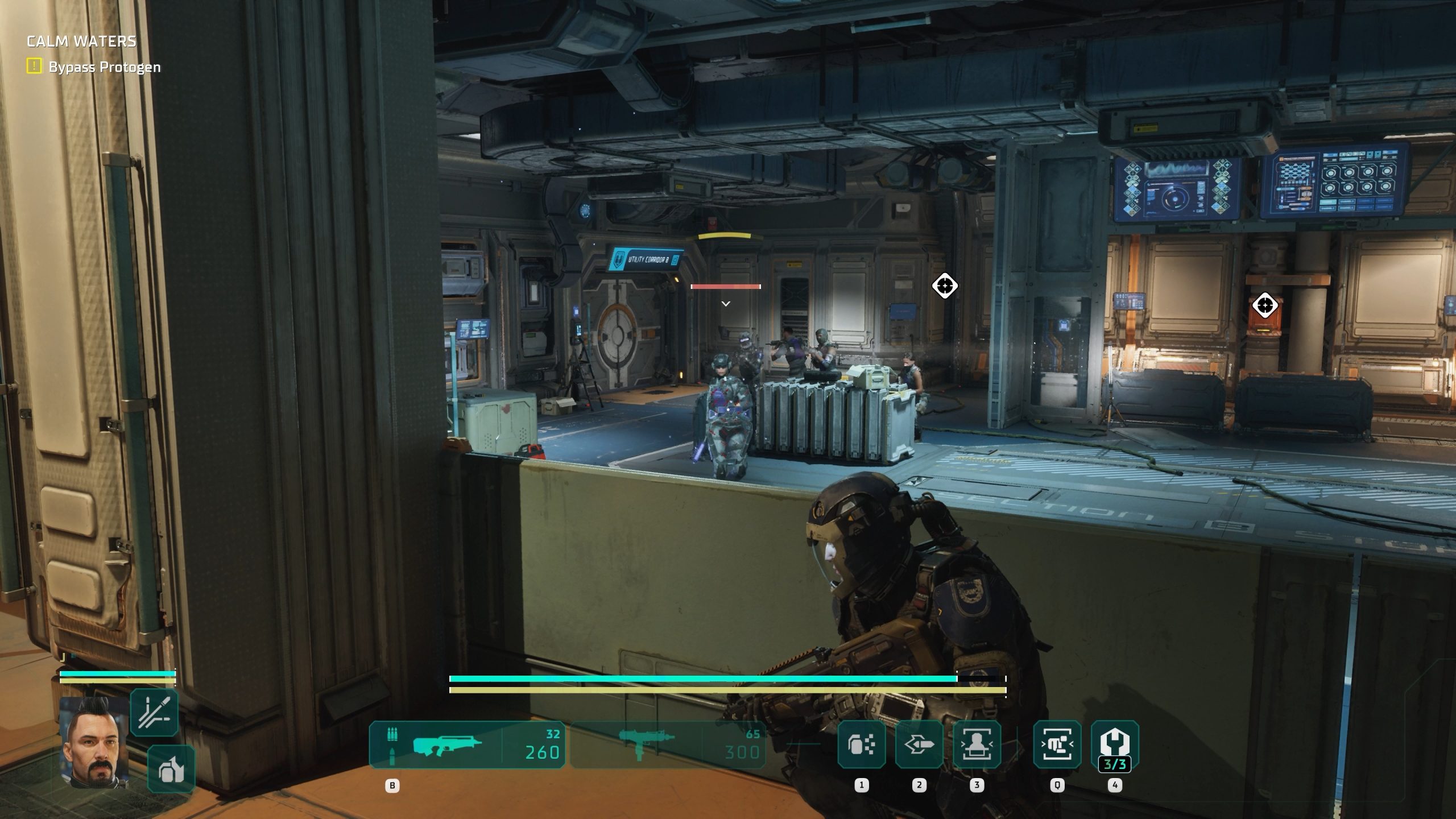Activate the grenade burst ability

point(861,744)
